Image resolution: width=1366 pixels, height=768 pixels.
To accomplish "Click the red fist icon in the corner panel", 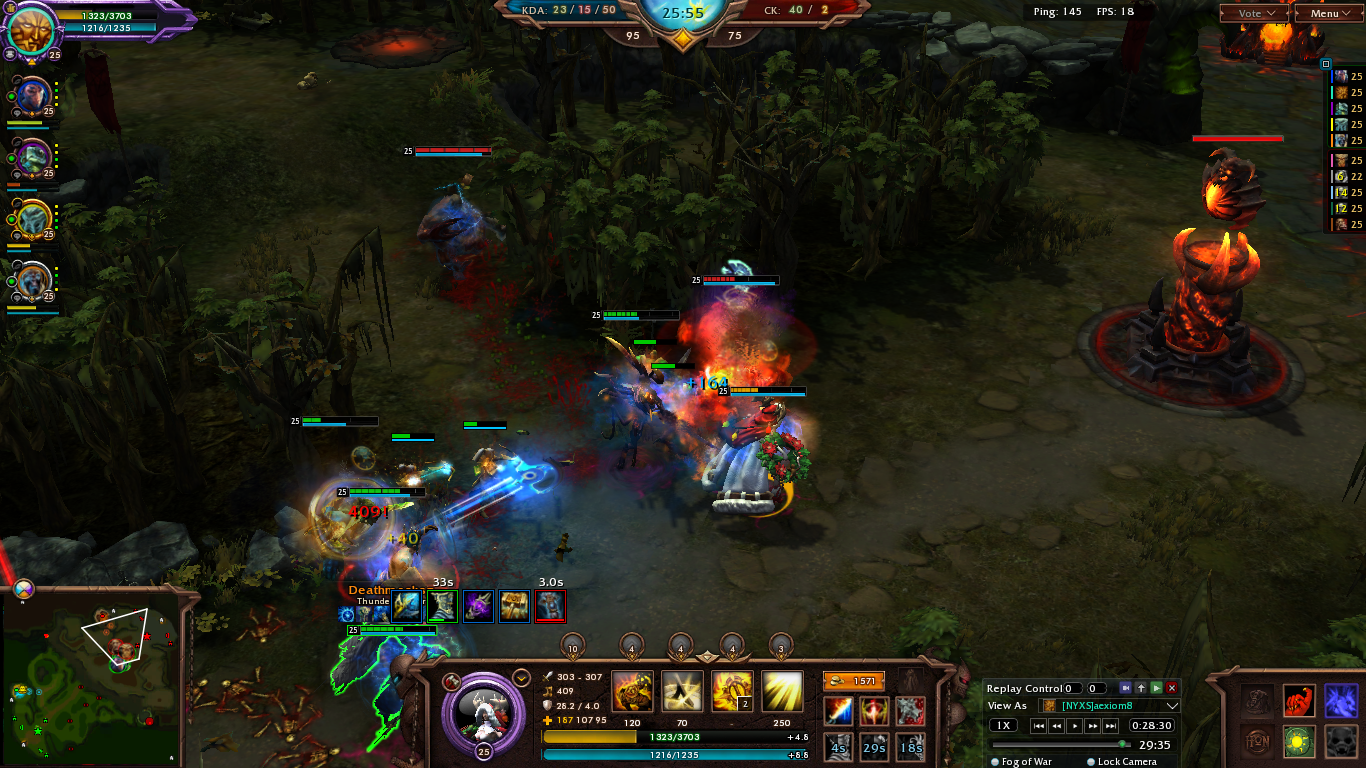I will point(1299,700).
